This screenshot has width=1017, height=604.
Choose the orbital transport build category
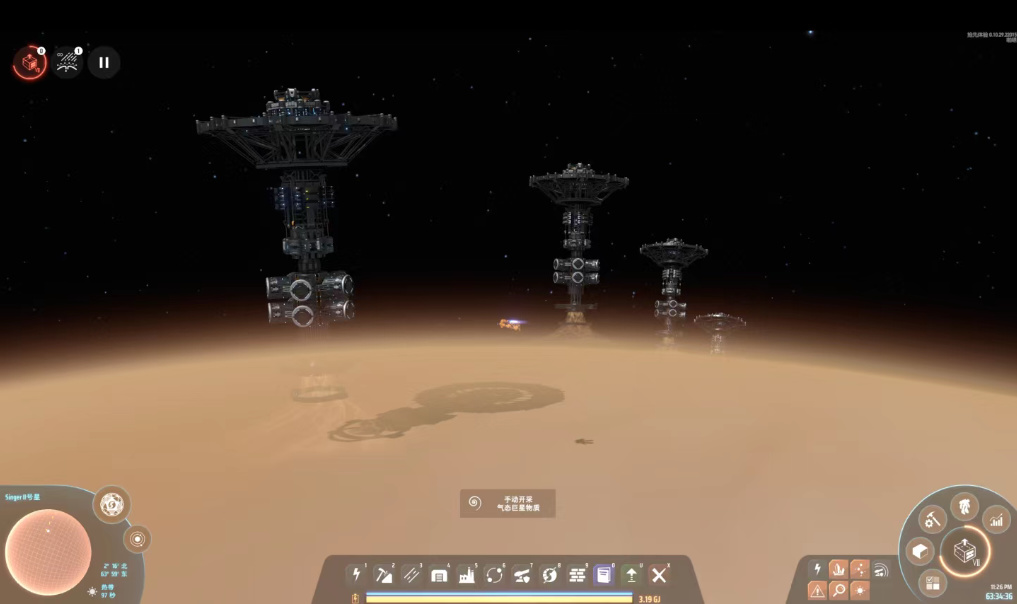(x=494, y=574)
